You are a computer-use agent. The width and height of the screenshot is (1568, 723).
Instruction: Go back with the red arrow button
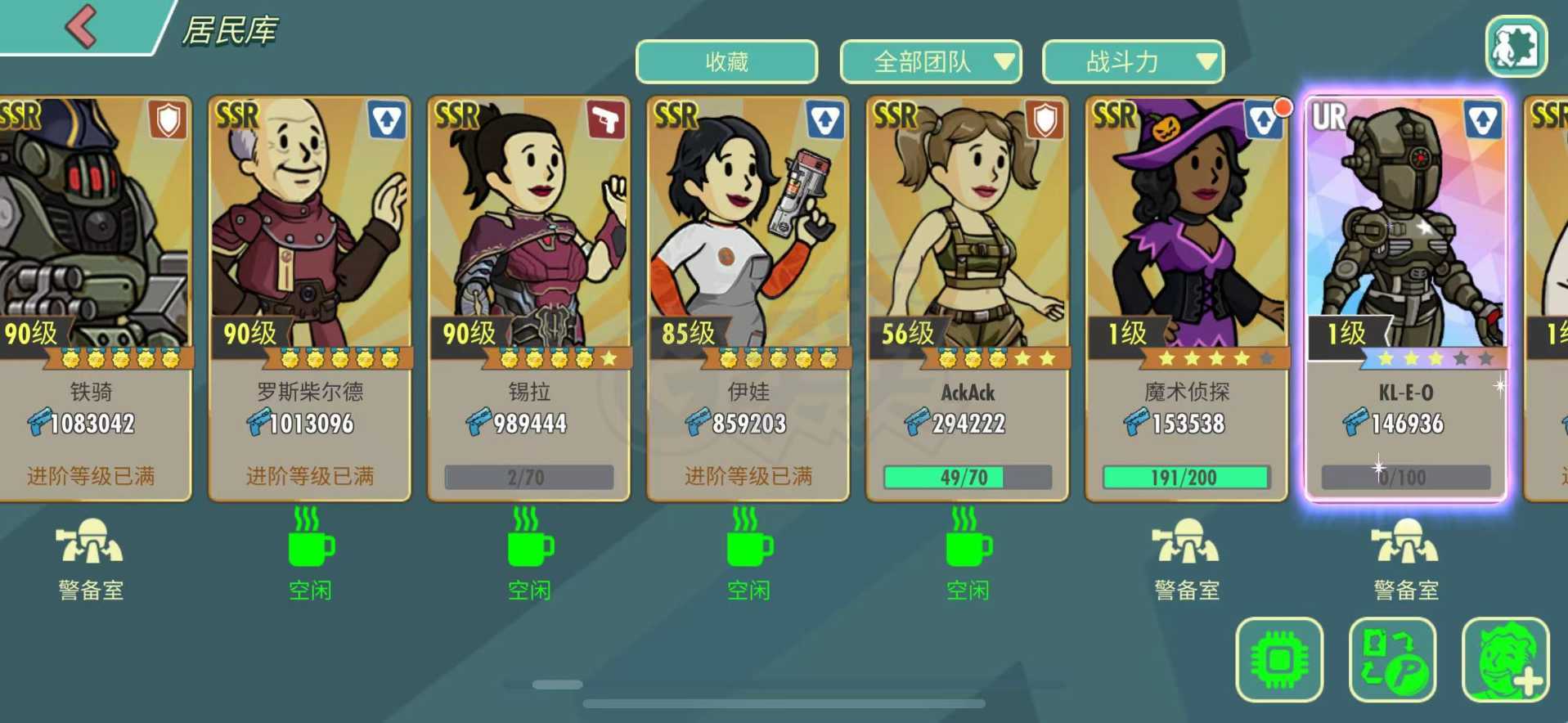pos(82,26)
